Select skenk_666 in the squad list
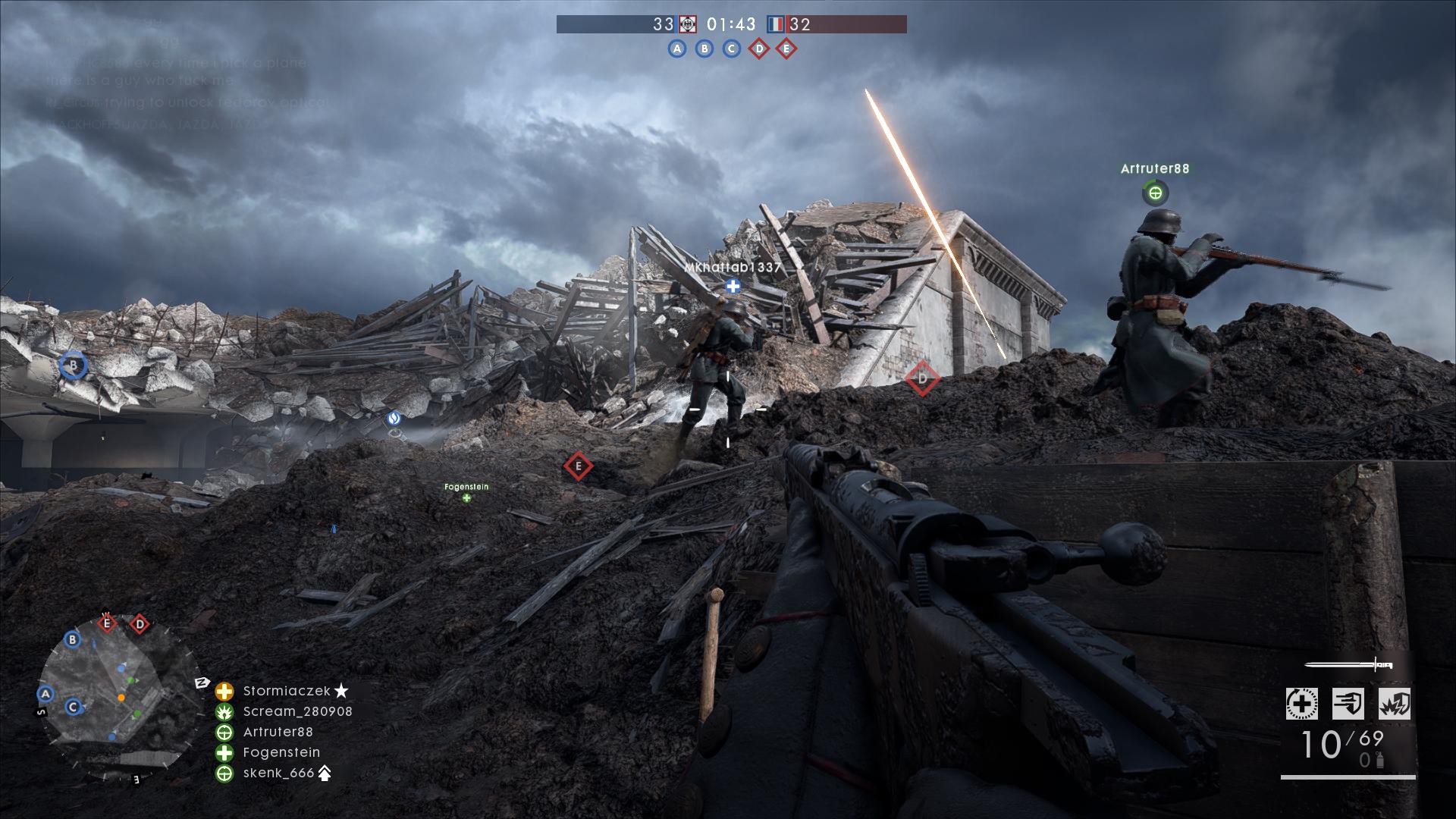 [278, 773]
